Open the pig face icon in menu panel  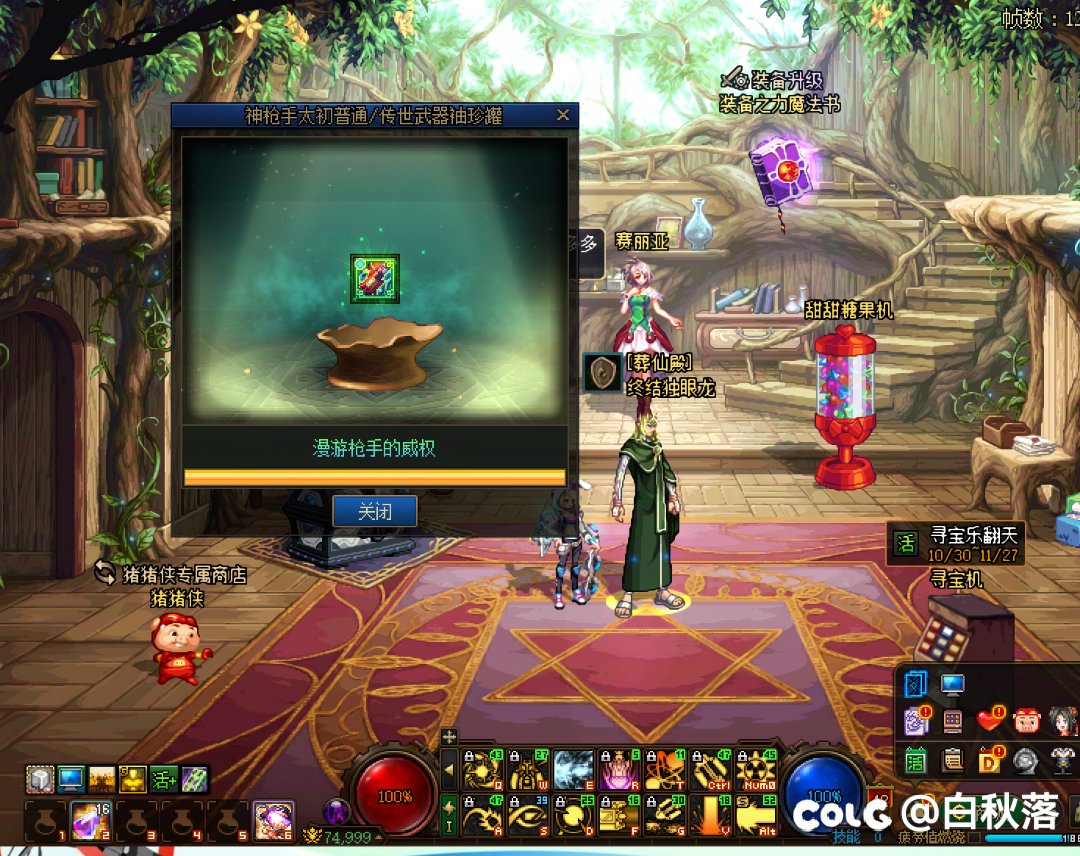(1027, 718)
